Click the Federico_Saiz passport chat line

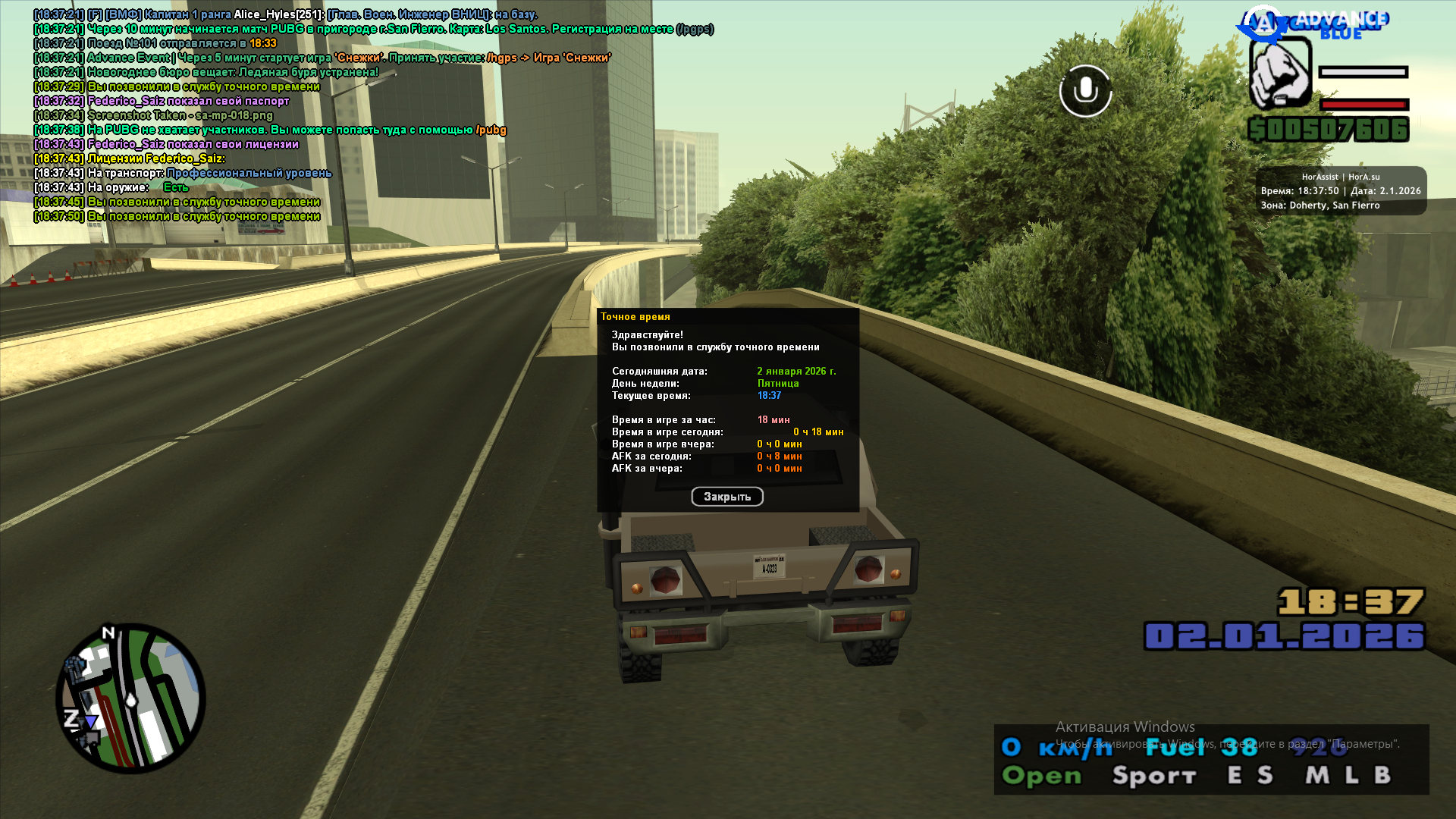[x=188, y=101]
